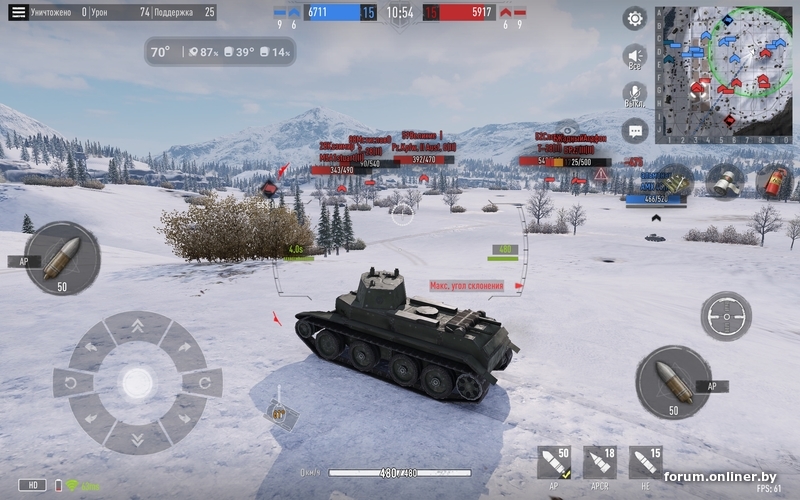Image resolution: width=800 pixels, height=500 pixels.
Task: Rotate hull counterclockwise on movement pad
Action: point(72,382)
